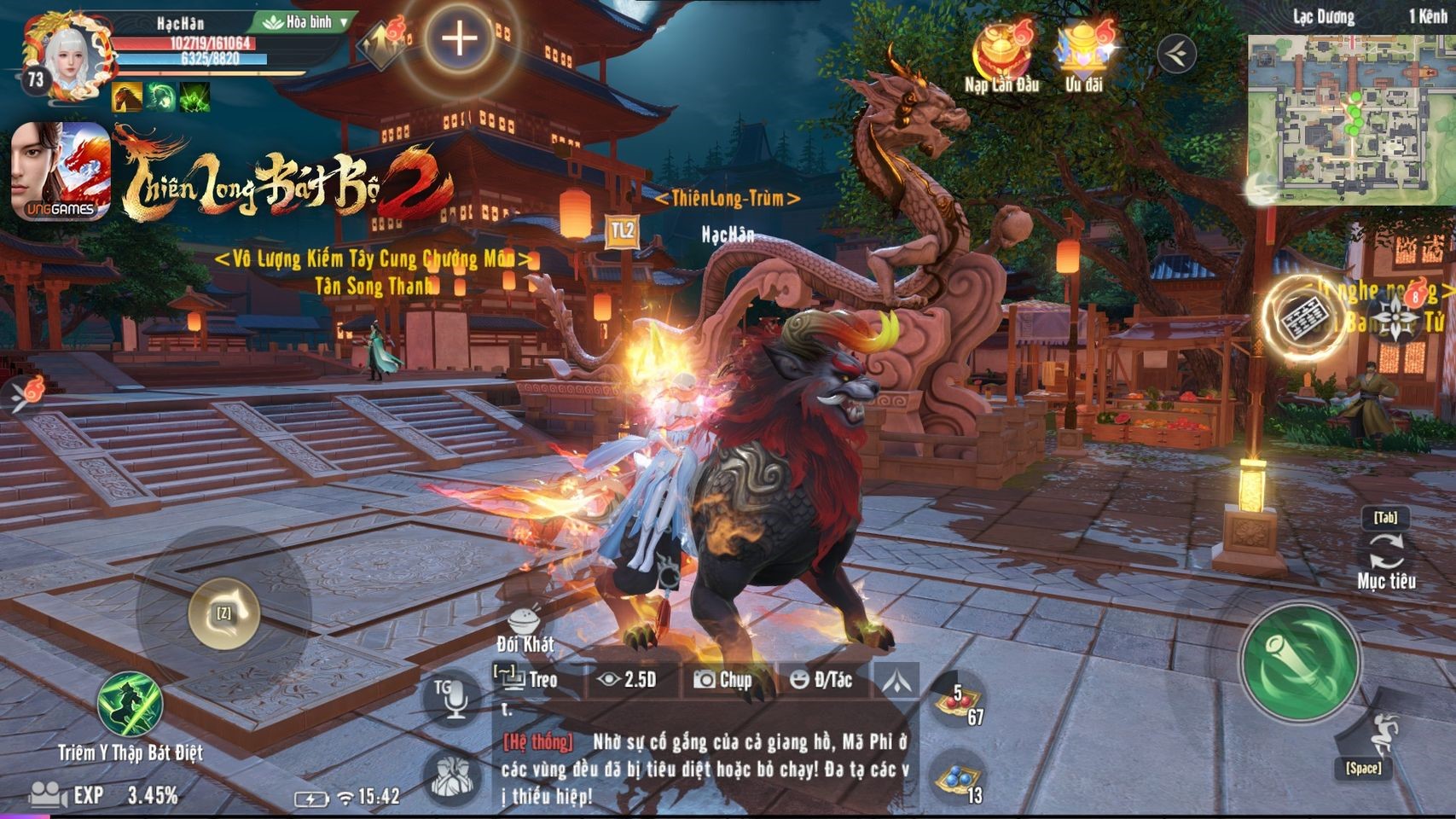Use the blue potion slot

[957, 779]
